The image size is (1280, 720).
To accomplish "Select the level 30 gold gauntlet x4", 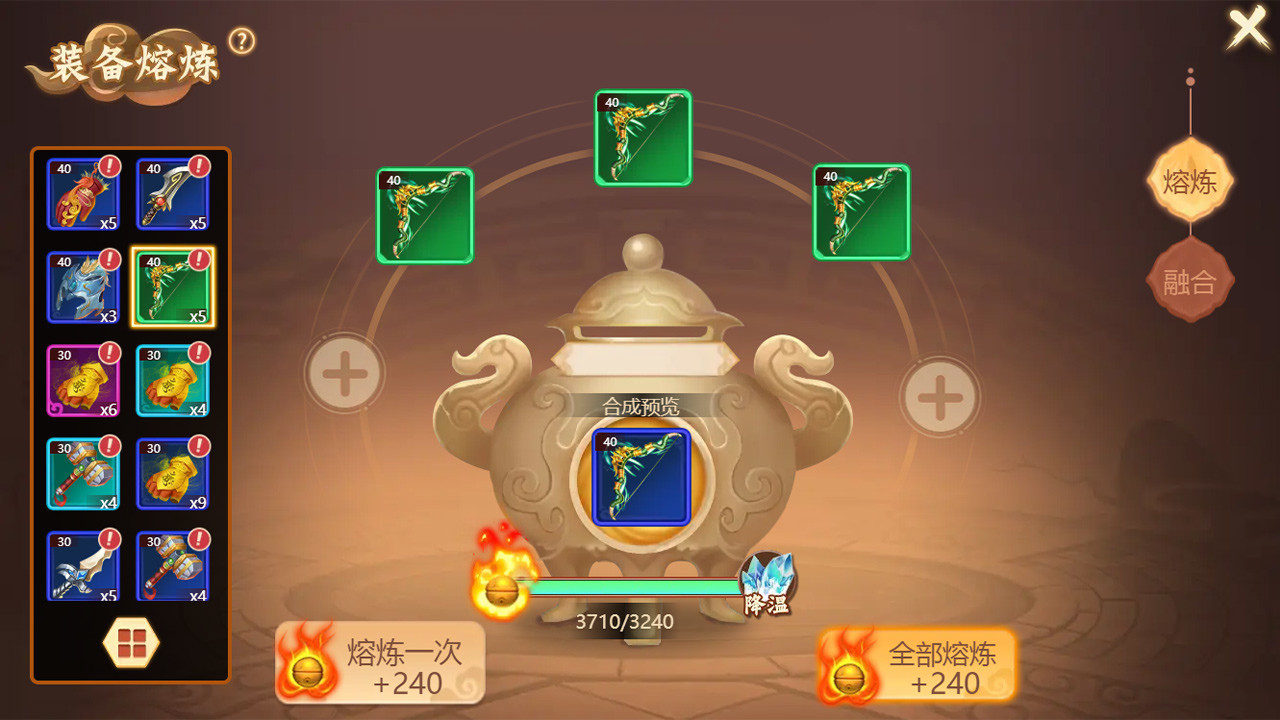I will 173,380.
